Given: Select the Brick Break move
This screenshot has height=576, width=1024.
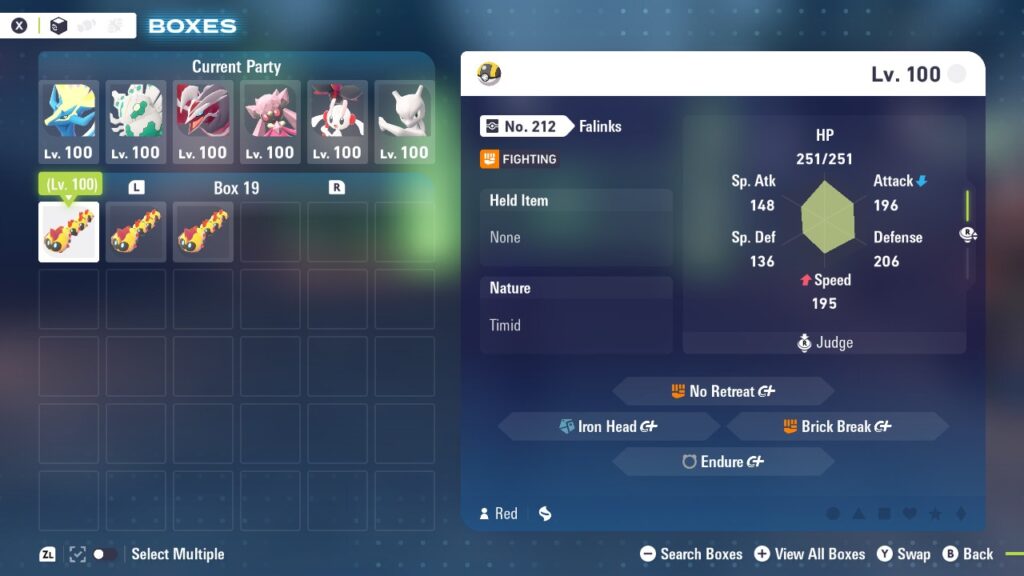Looking at the screenshot, I should pos(838,427).
